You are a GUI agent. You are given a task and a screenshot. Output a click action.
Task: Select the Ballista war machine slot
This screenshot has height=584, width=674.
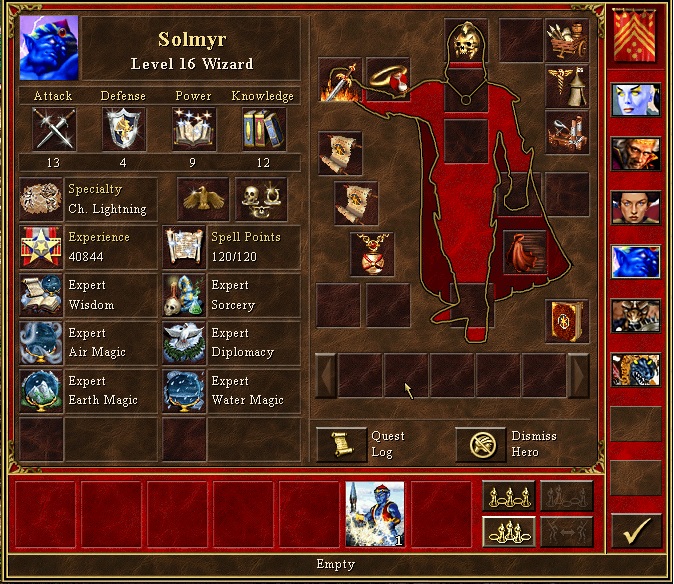click(x=566, y=130)
